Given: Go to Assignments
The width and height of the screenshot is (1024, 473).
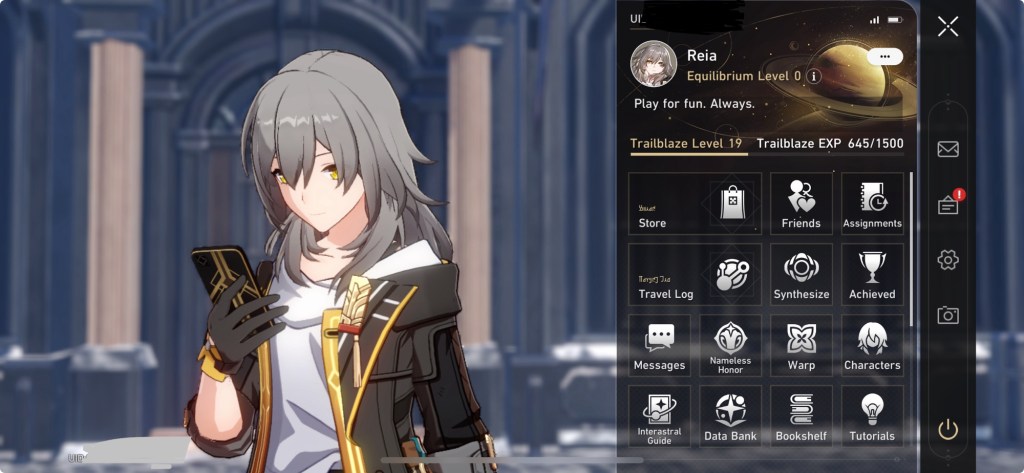Looking at the screenshot, I should tap(872, 203).
